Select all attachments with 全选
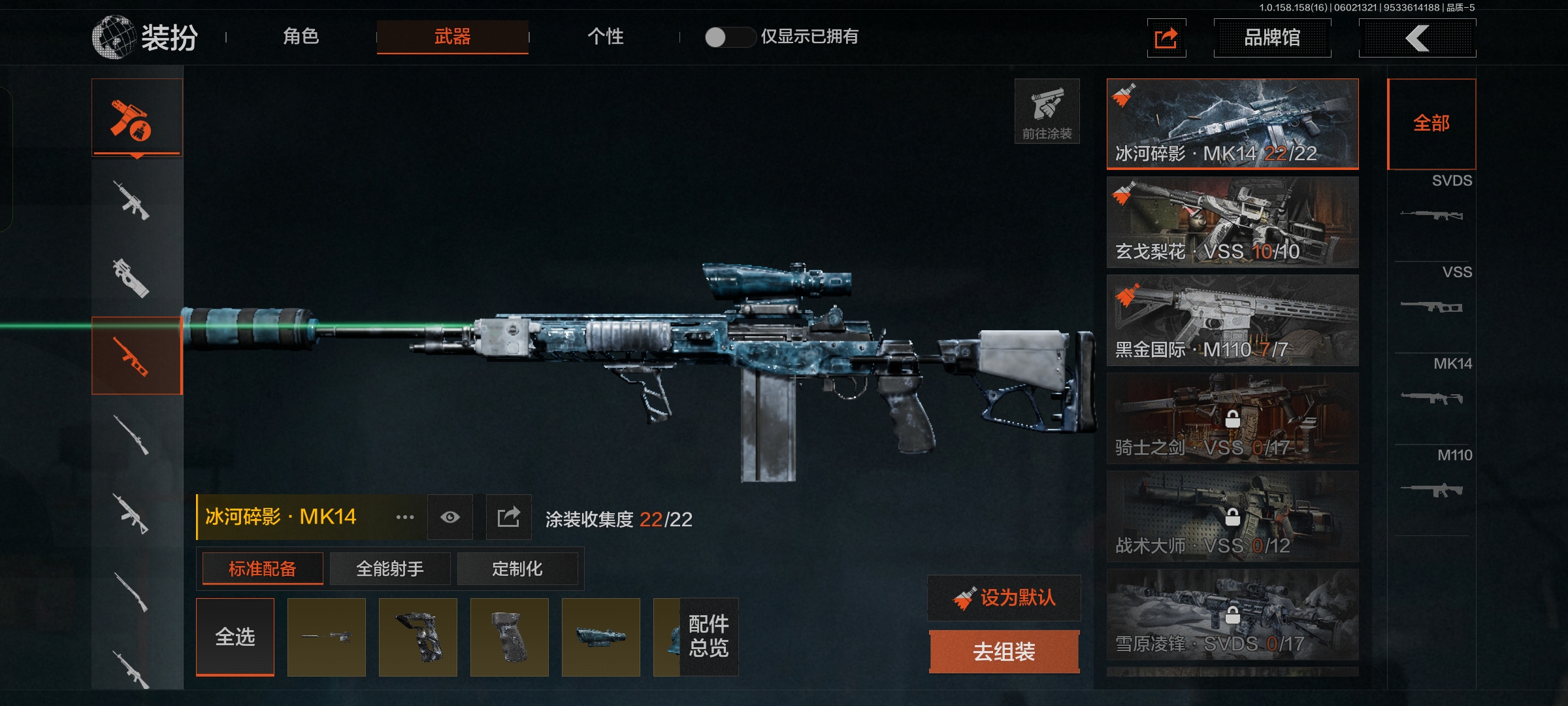 click(235, 637)
